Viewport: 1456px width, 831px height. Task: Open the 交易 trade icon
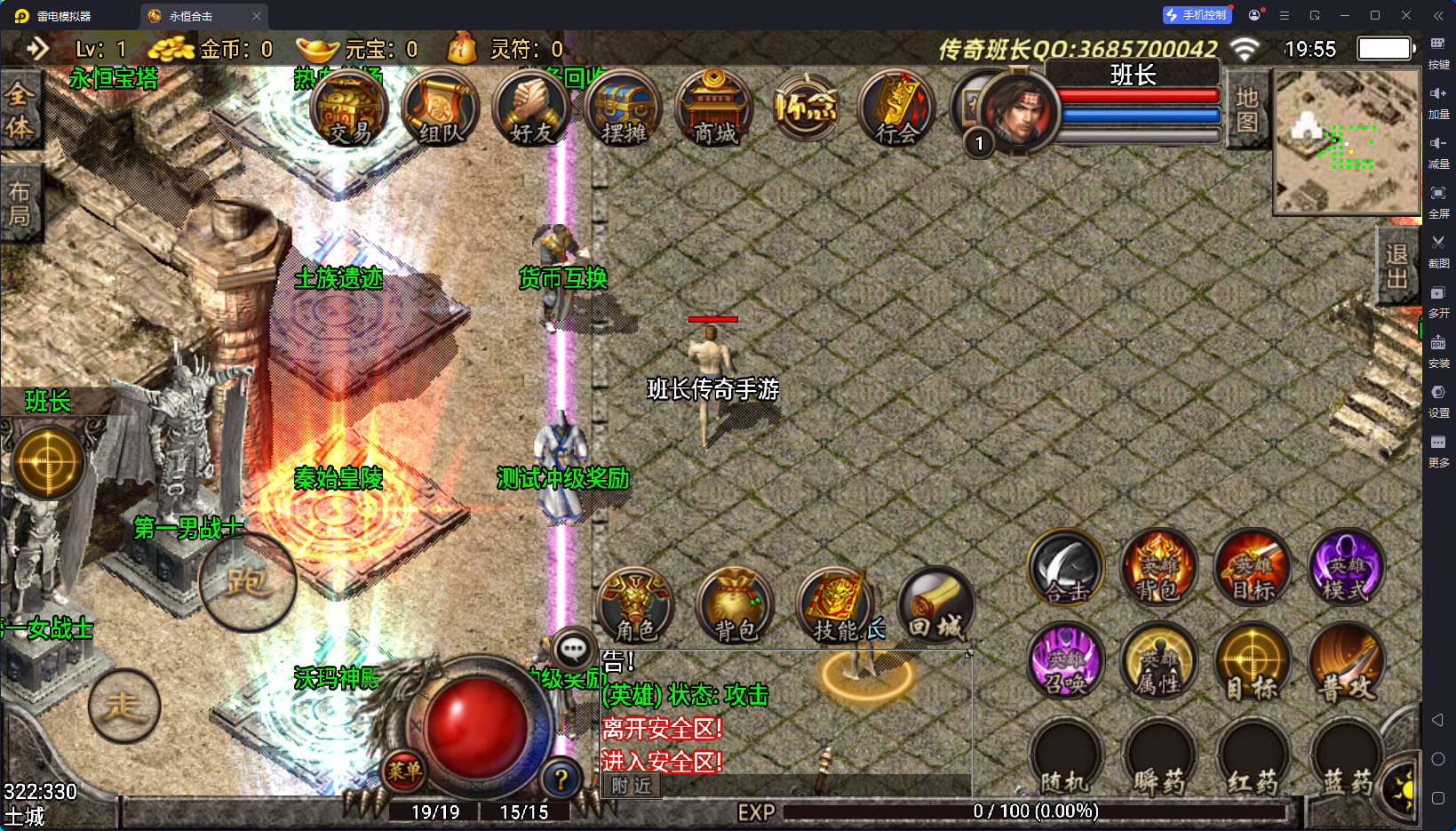(x=349, y=110)
